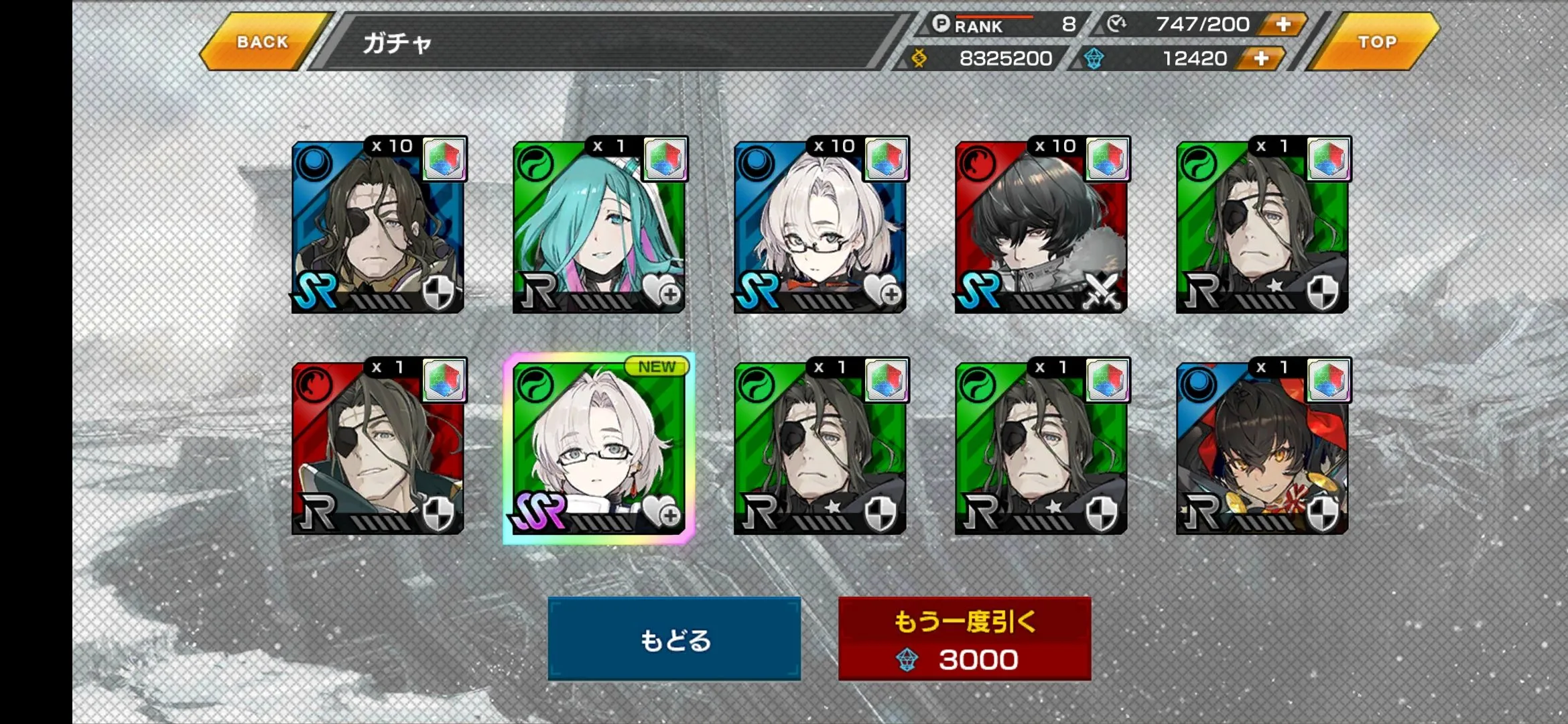Screen dimensions: 1568x724
Task: Pull again with もう一度引く for 3000 gems
Action: pos(964,639)
